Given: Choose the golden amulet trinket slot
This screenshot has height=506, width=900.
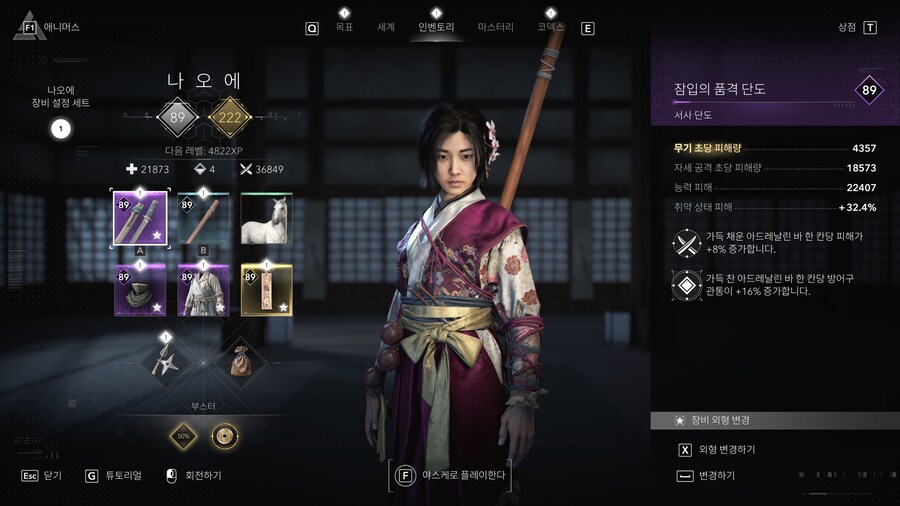Looking at the screenshot, I should [x=267, y=290].
